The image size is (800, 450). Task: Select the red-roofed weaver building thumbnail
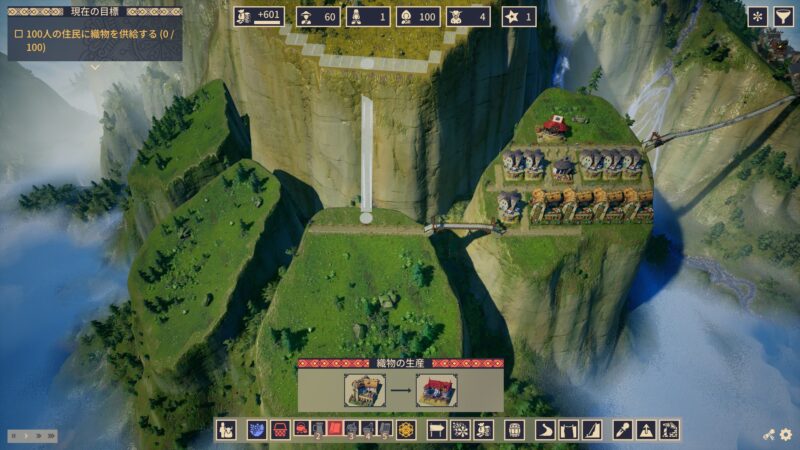[x=437, y=390]
